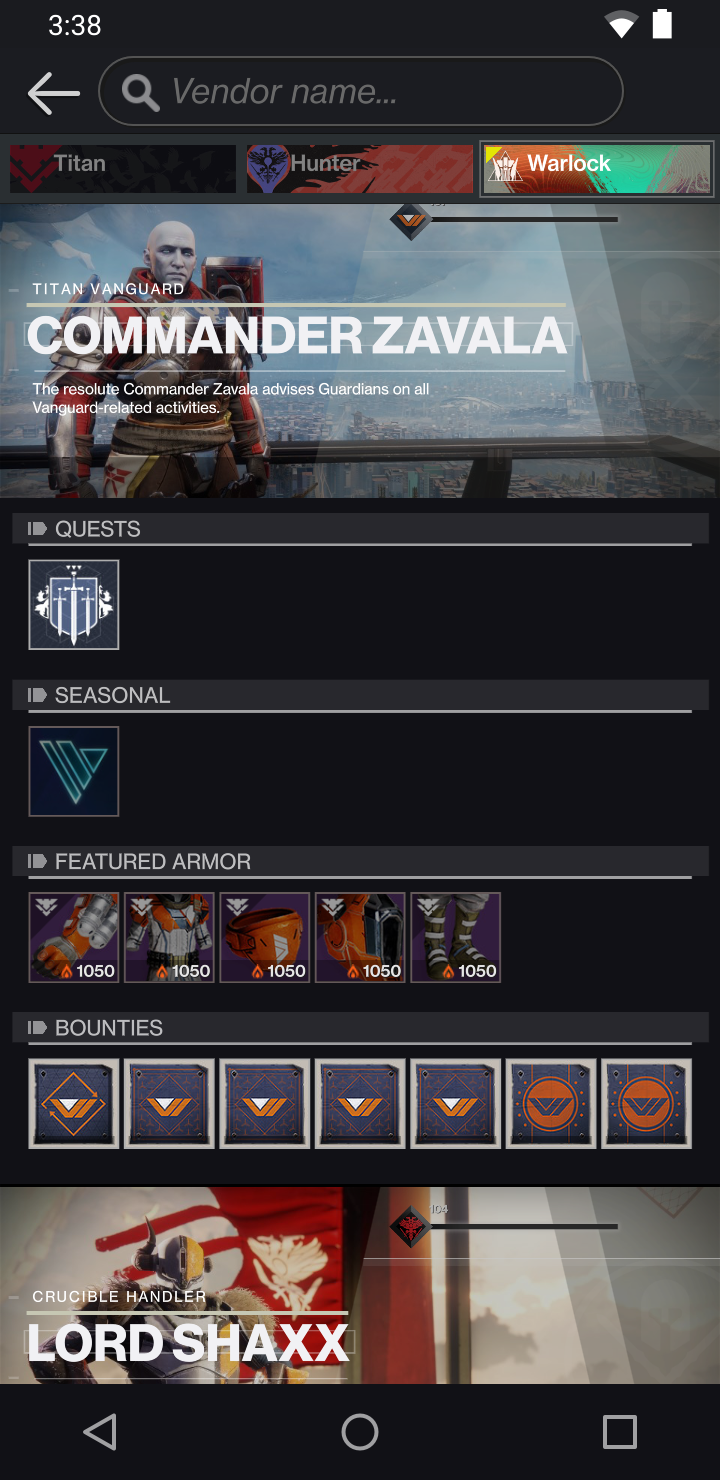Inspect the featured helmet armor piece
Viewport: 720px width, 1480px height.
pyautogui.click(x=360, y=938)
